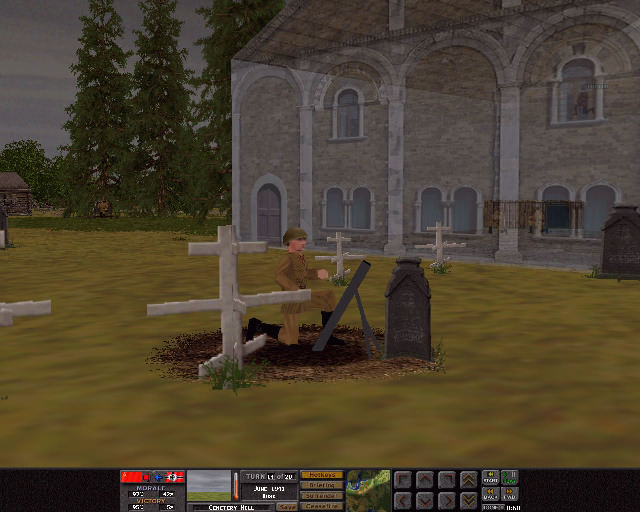Fast forward the turn replay
Screen dimensions: 640x512
pyautogui.click(x=510, y=494)
